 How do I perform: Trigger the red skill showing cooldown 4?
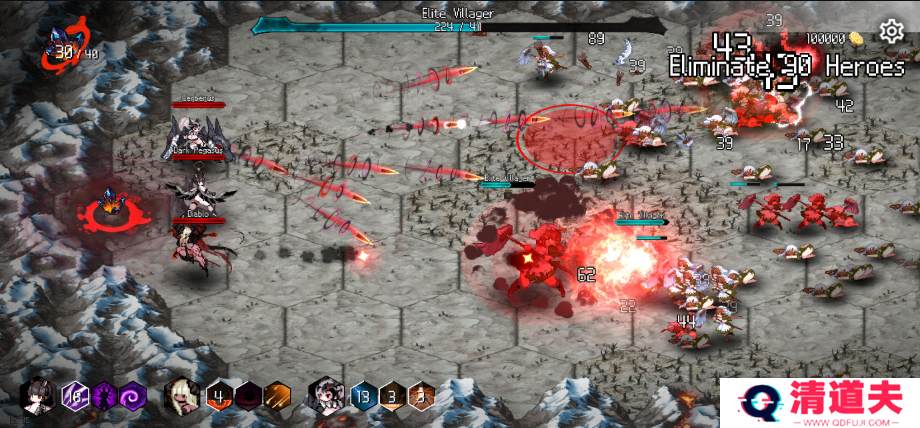point(220,396)
